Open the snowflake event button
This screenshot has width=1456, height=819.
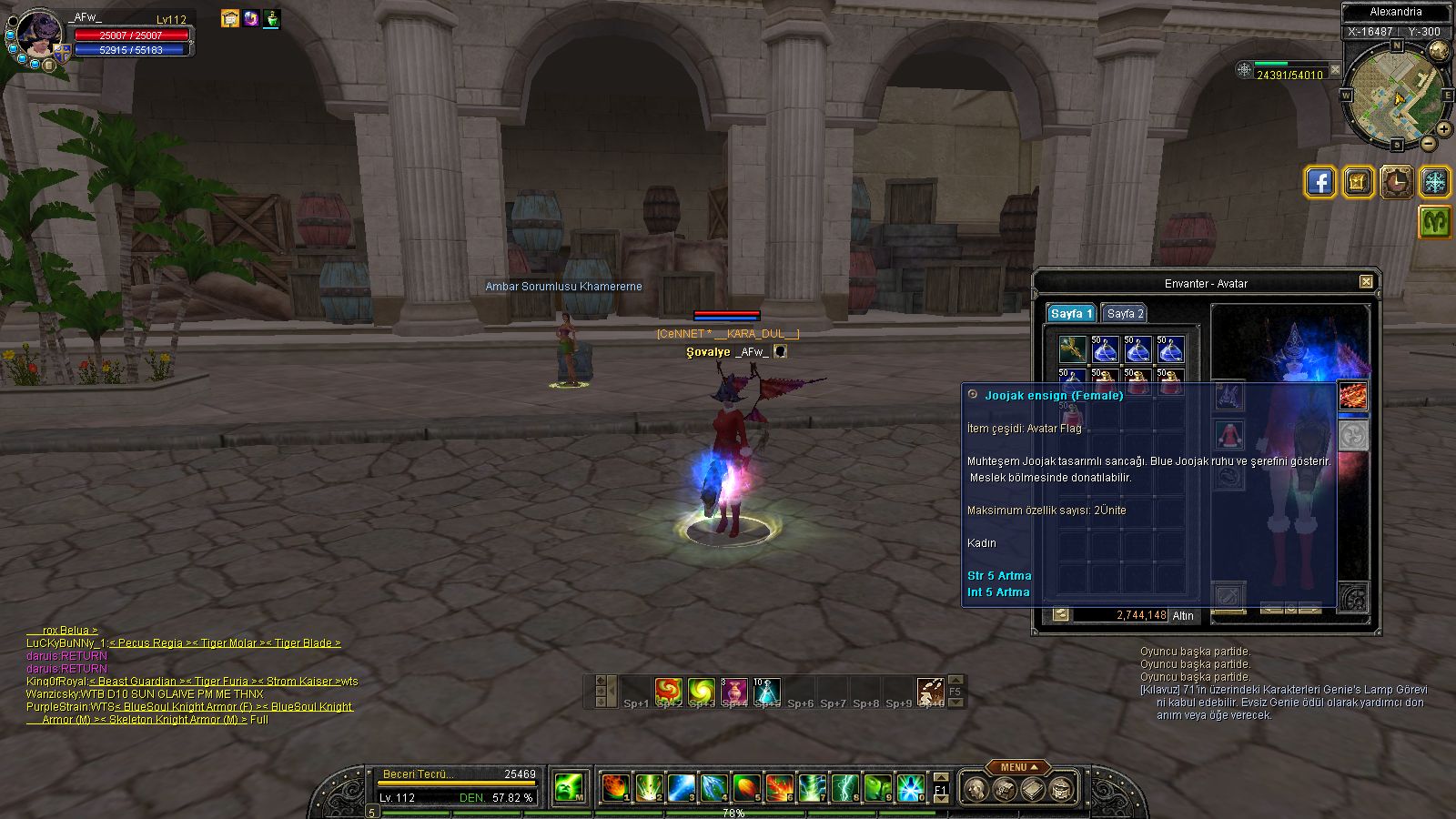click(x=1434, y=182)
